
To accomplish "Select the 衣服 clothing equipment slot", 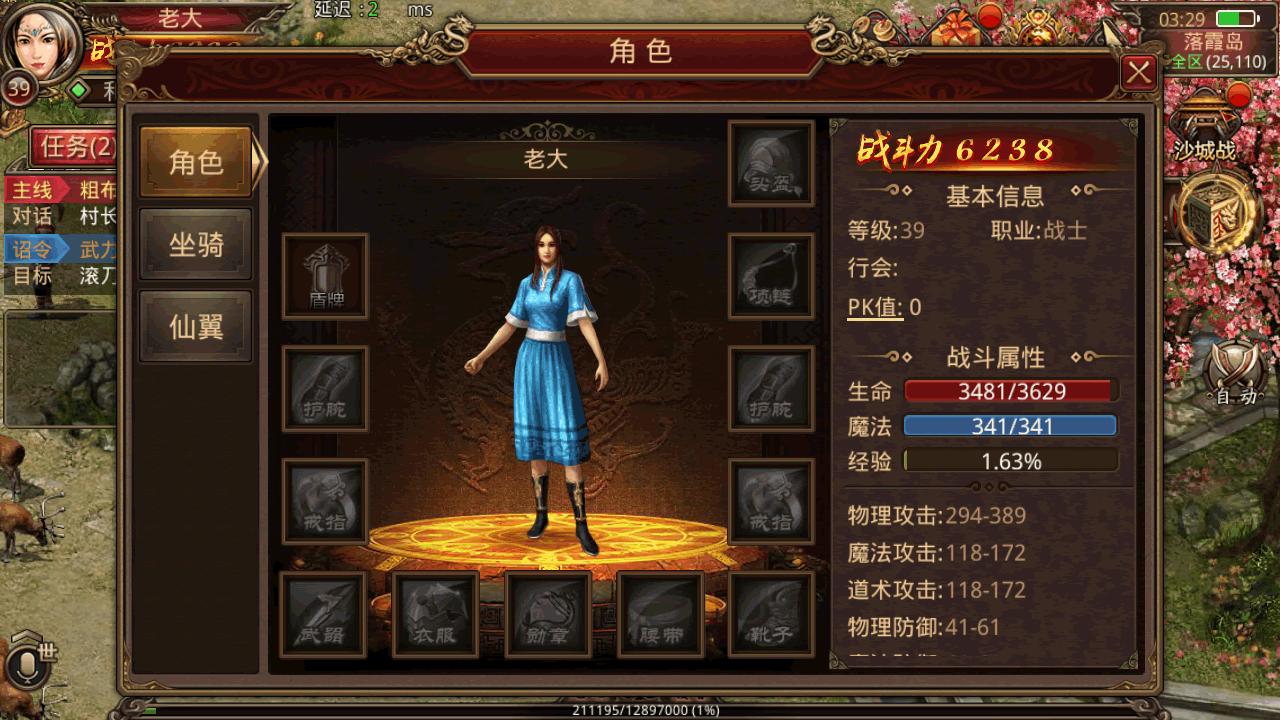I will pos(435,614).
